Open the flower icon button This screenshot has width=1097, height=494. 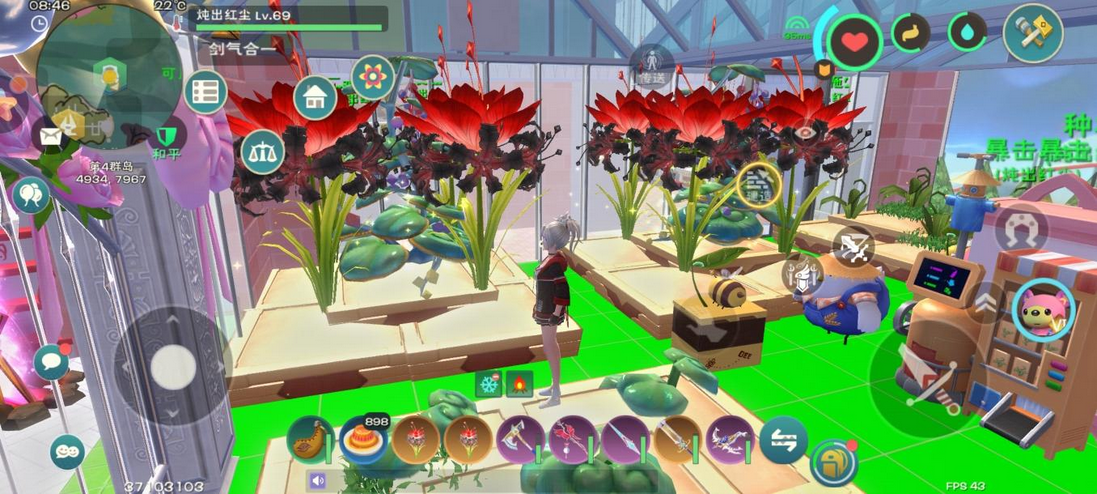pyautogui.click(x=373, y=76)
